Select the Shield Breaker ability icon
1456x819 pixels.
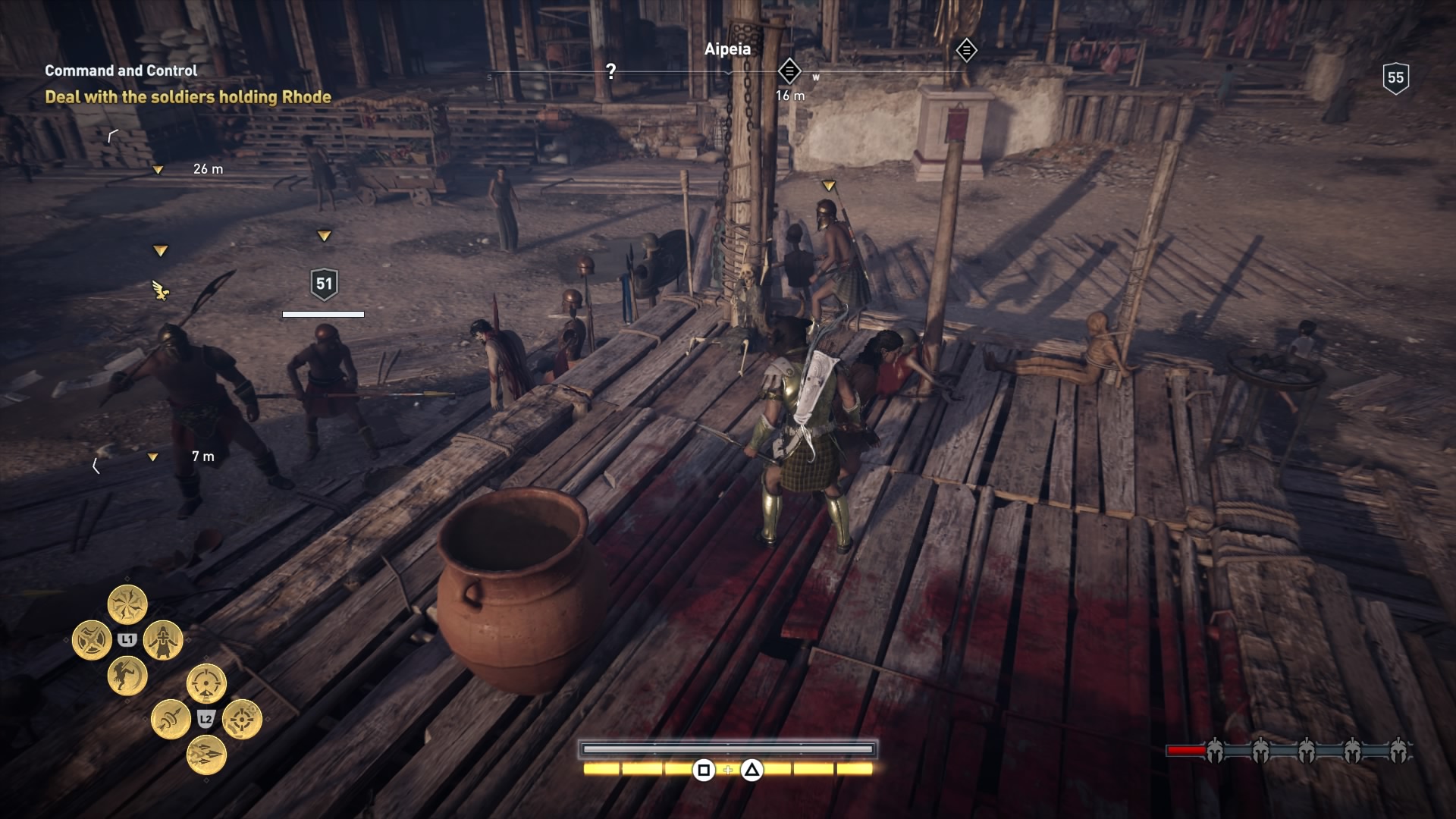click(x=92, y=639)
